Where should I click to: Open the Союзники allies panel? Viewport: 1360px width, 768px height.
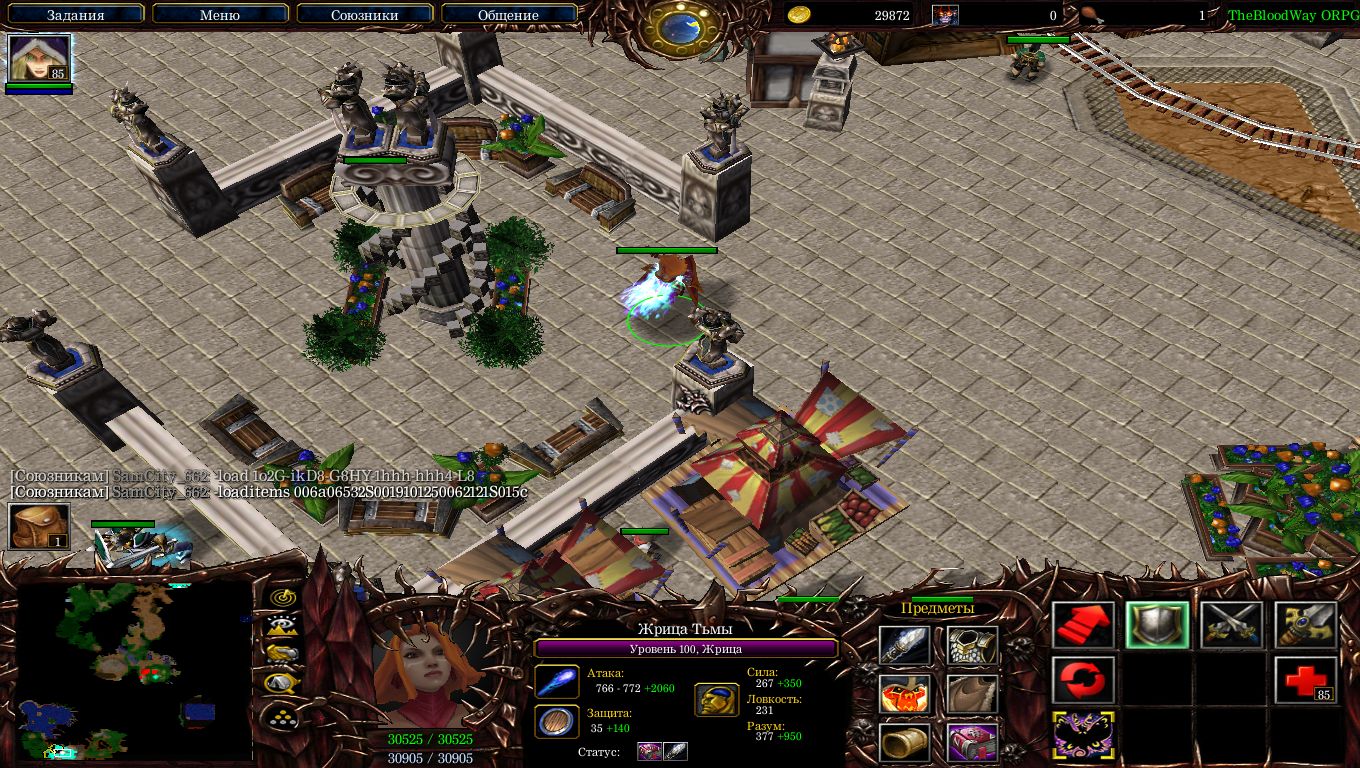point(364,15)
